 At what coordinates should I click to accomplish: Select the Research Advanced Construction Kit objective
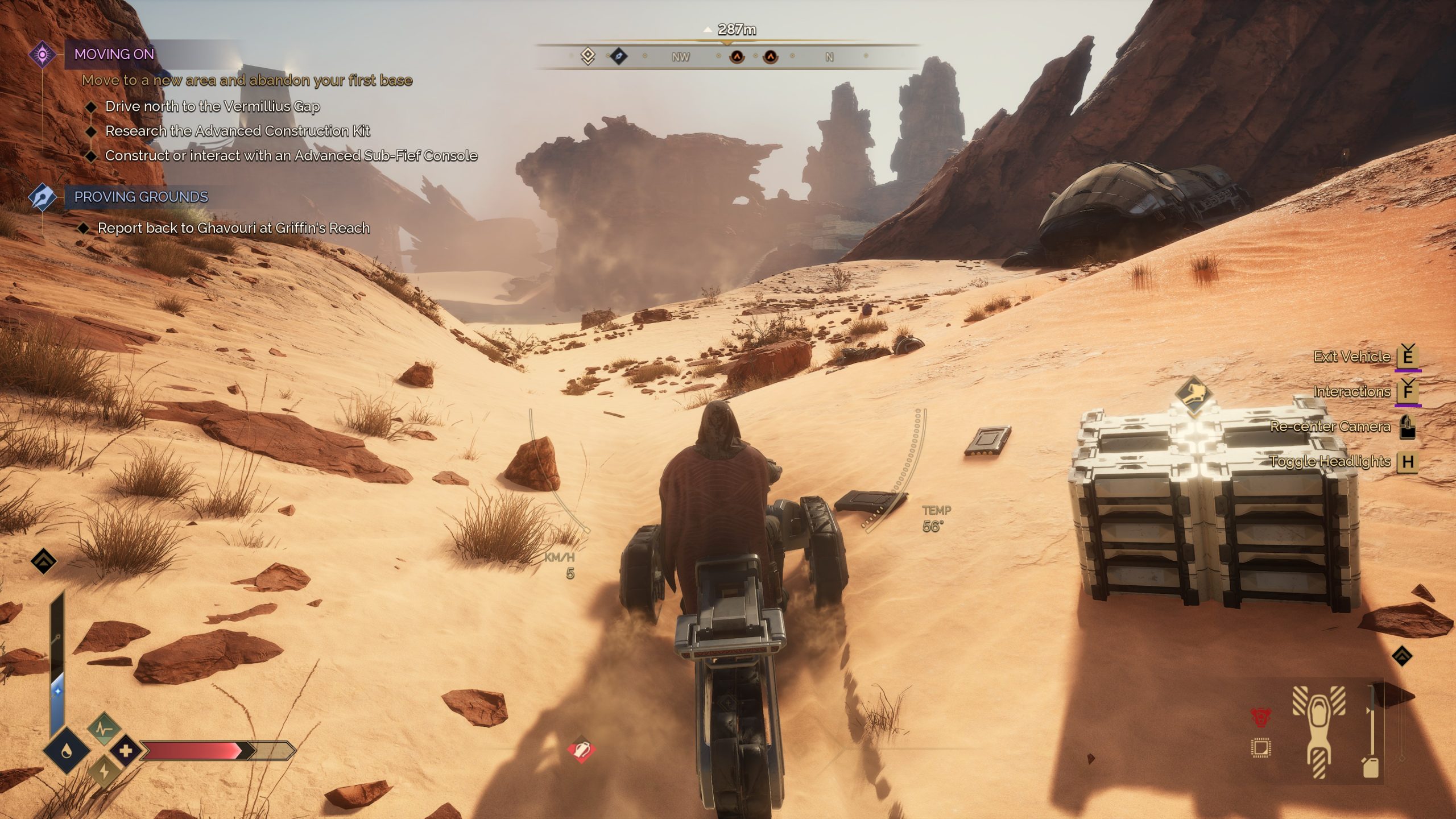click(x=237, y=131)
